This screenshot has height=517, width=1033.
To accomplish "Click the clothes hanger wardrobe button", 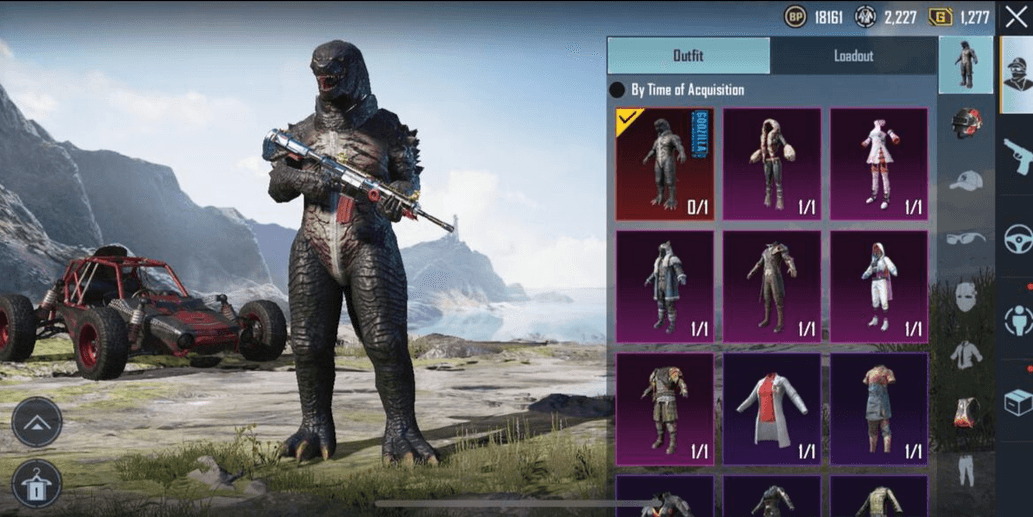I will pos(37,483).
